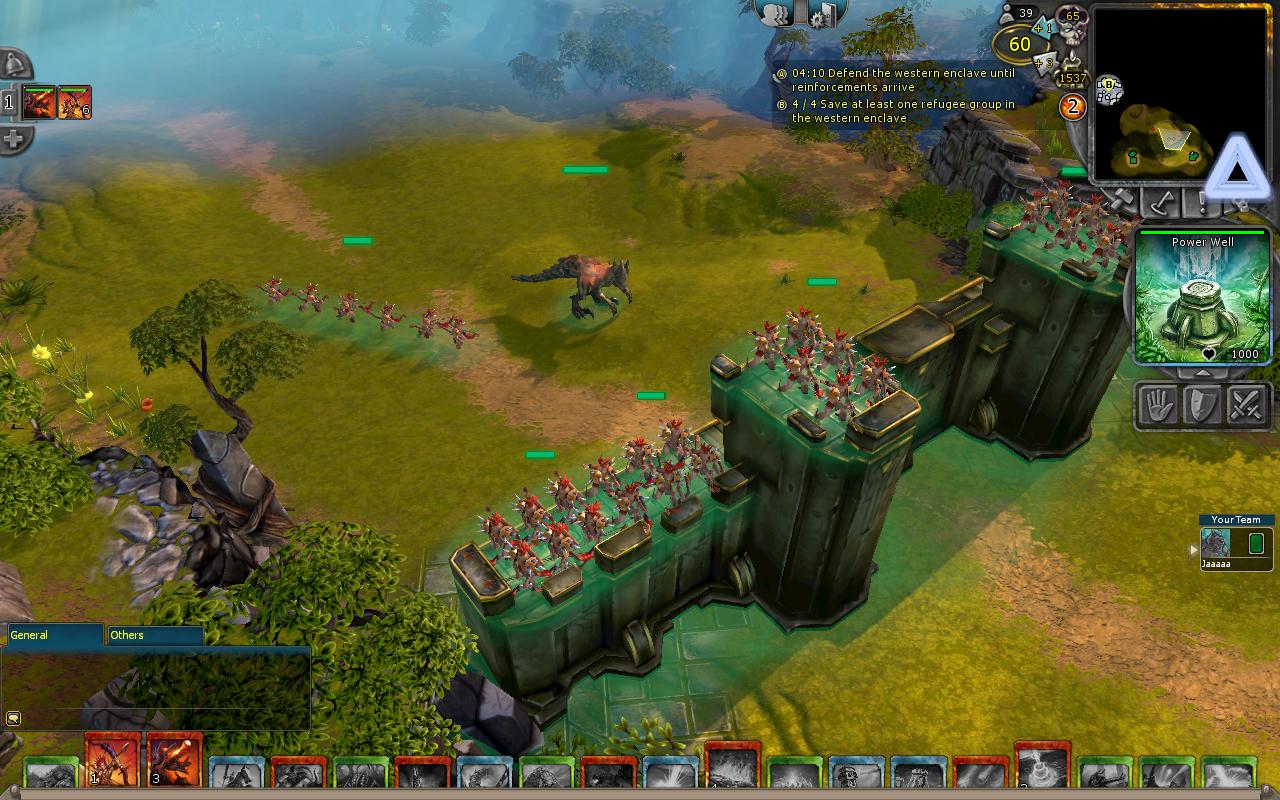1280x800 pixels.
Task: Toggle the chat window icon button
Action: pos(14,717)
